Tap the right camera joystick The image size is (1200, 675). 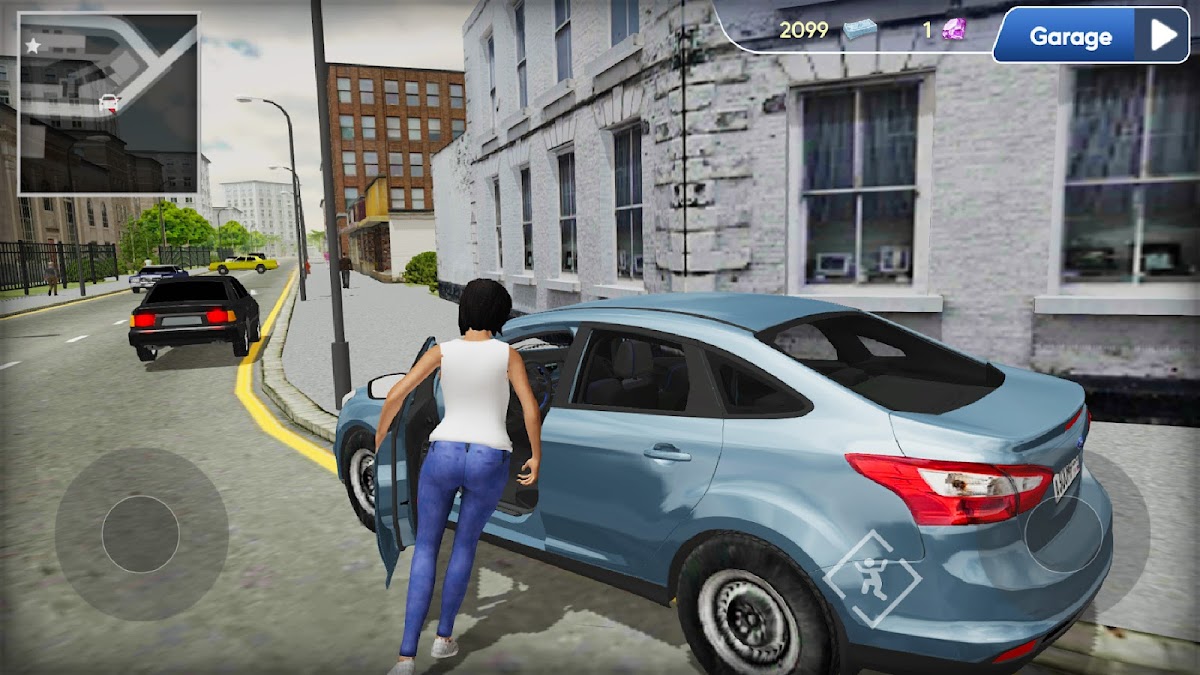(1064, 534)
